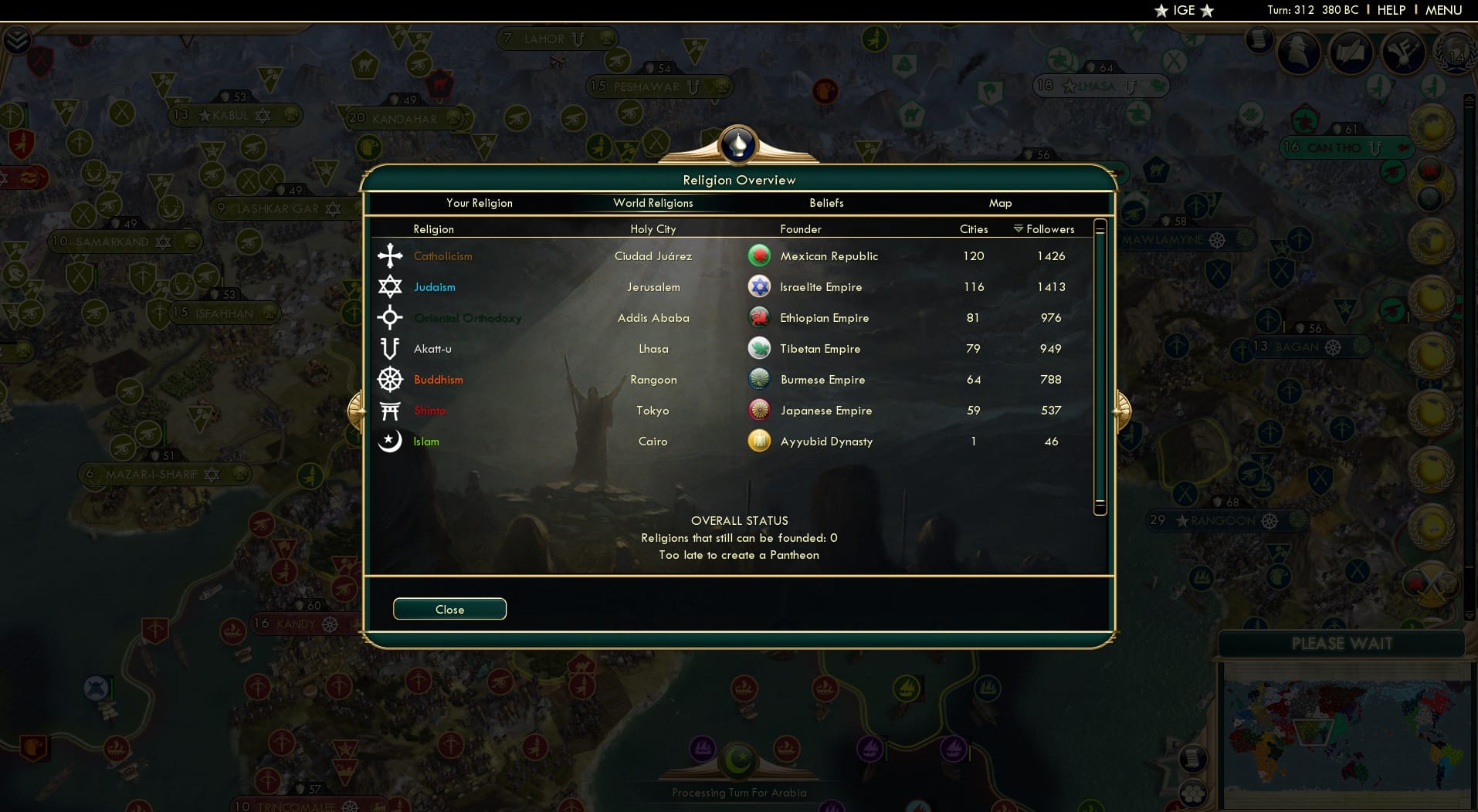Click the Mexican Republic founder emblem
Viewport: 1478px width, 812px height.
point(760,255)
